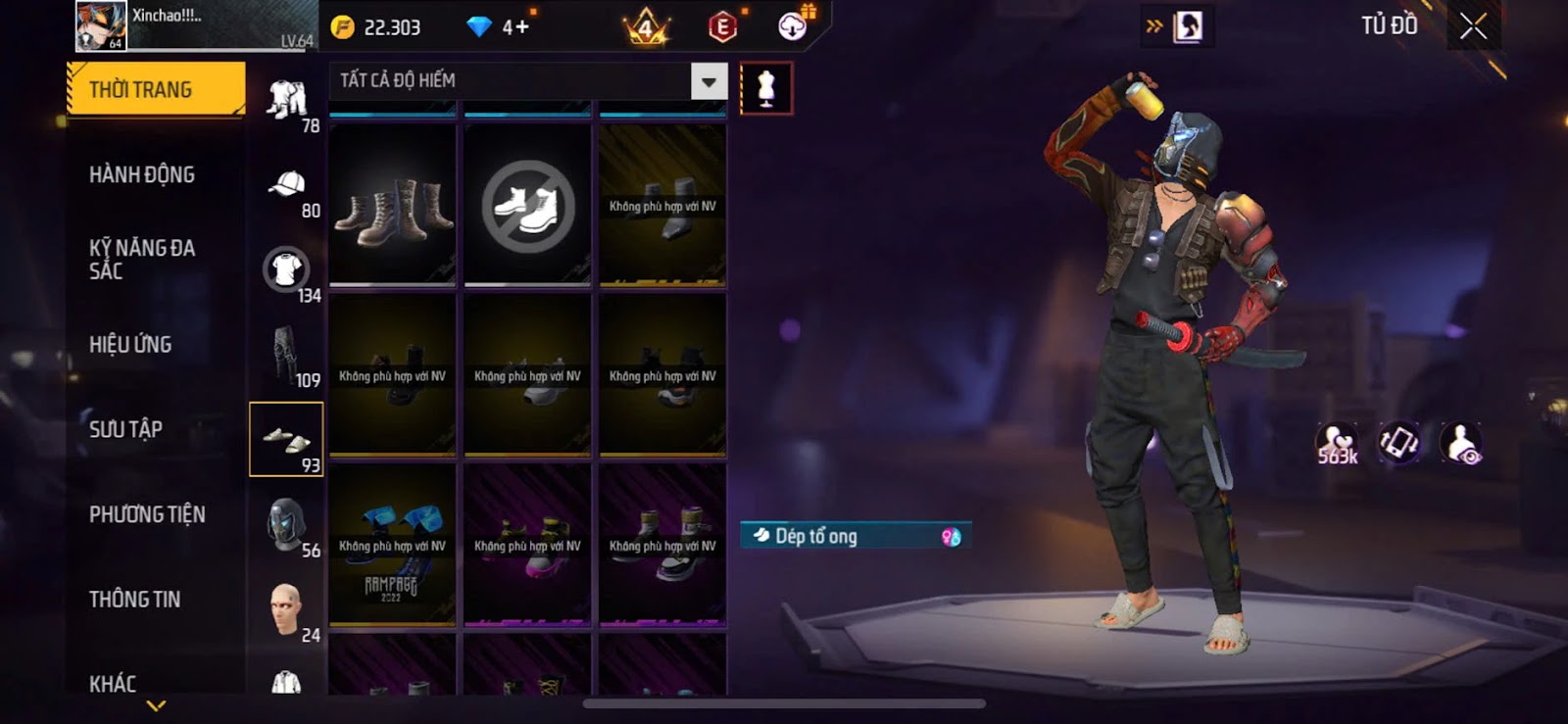Image resolution: width=1568 pixels, height=724 pixels.
Task: Select the HIỆU ỨNG tab
Action: tap(130, 344)
